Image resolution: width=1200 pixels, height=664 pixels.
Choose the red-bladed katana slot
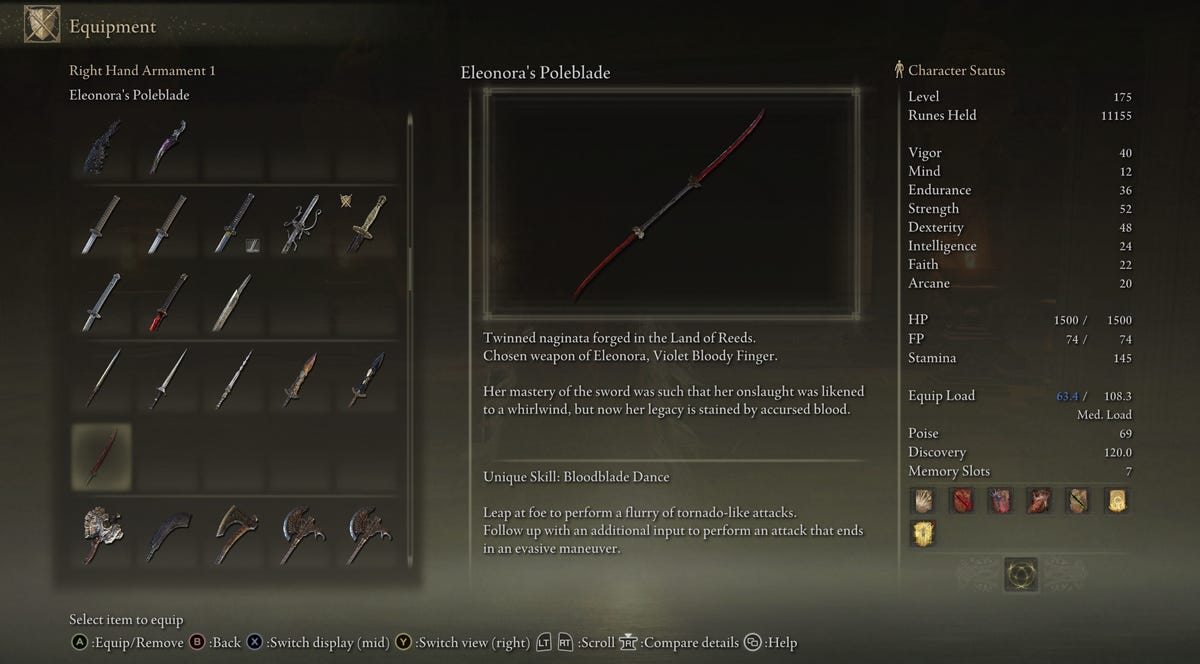pyautogui.click(x=167, y=303)
